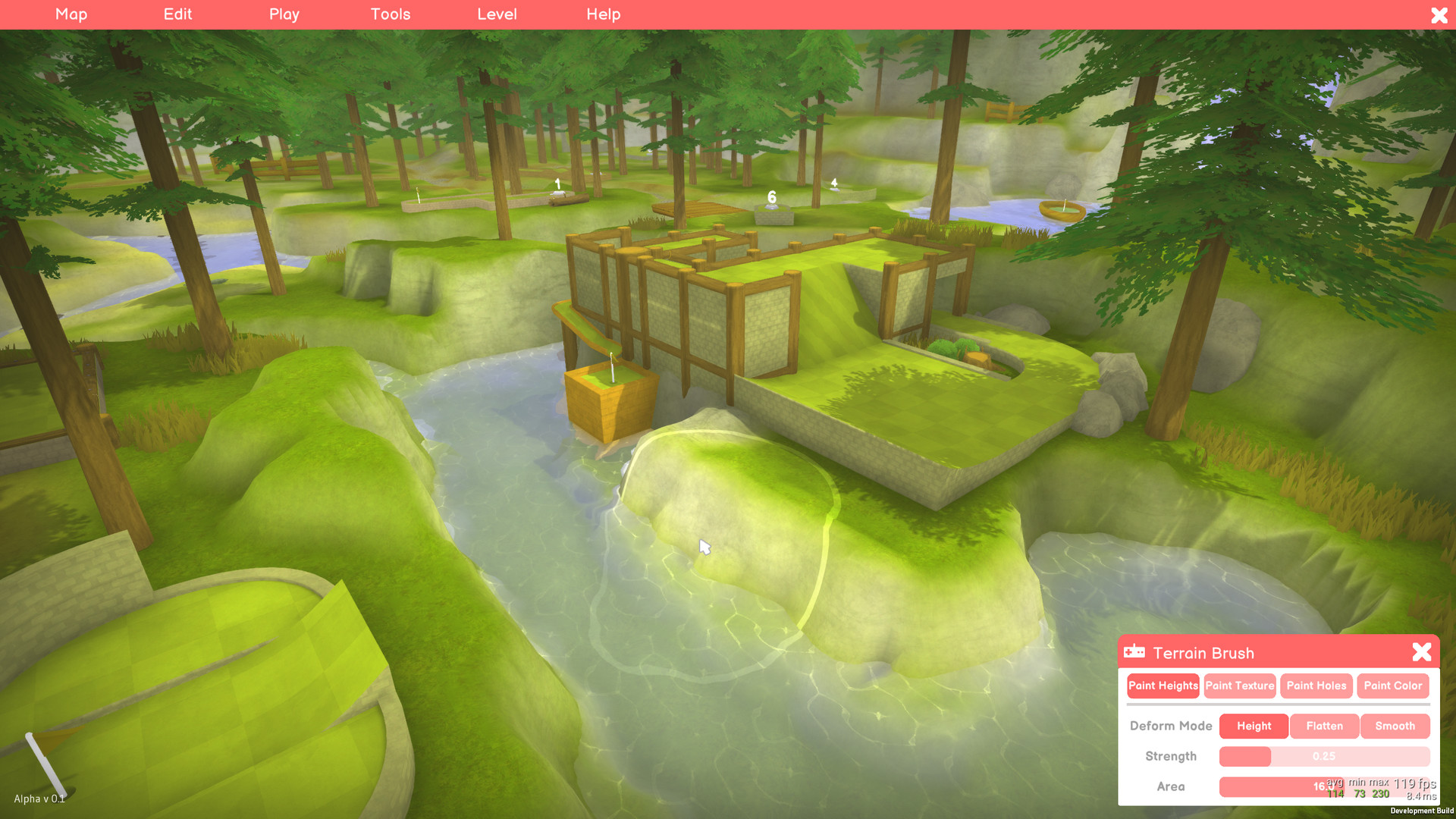Screen dimensions: 1456x819
Task: Switch to Paint Texture mode
Action: 1240,686
